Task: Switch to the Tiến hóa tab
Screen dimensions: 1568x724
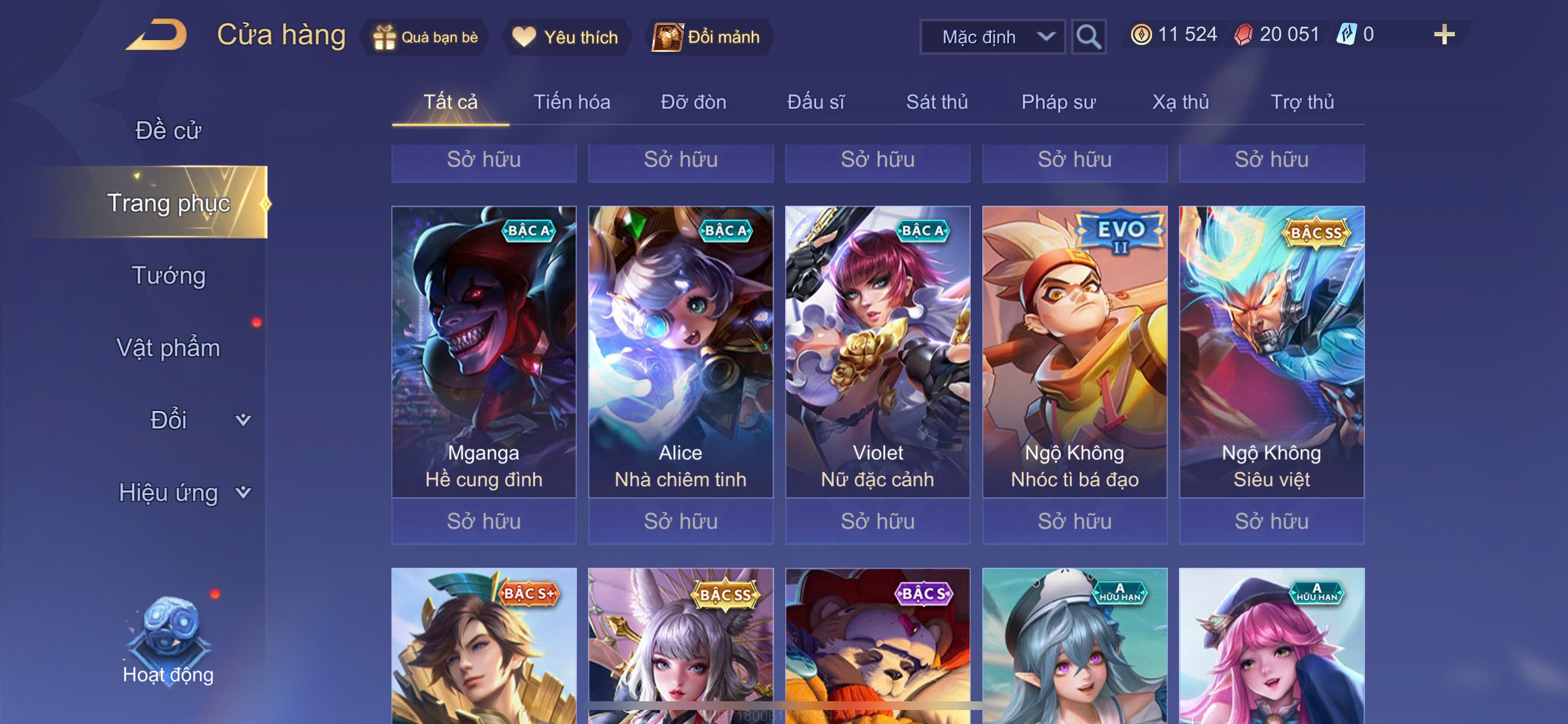Action: (572, 102)
